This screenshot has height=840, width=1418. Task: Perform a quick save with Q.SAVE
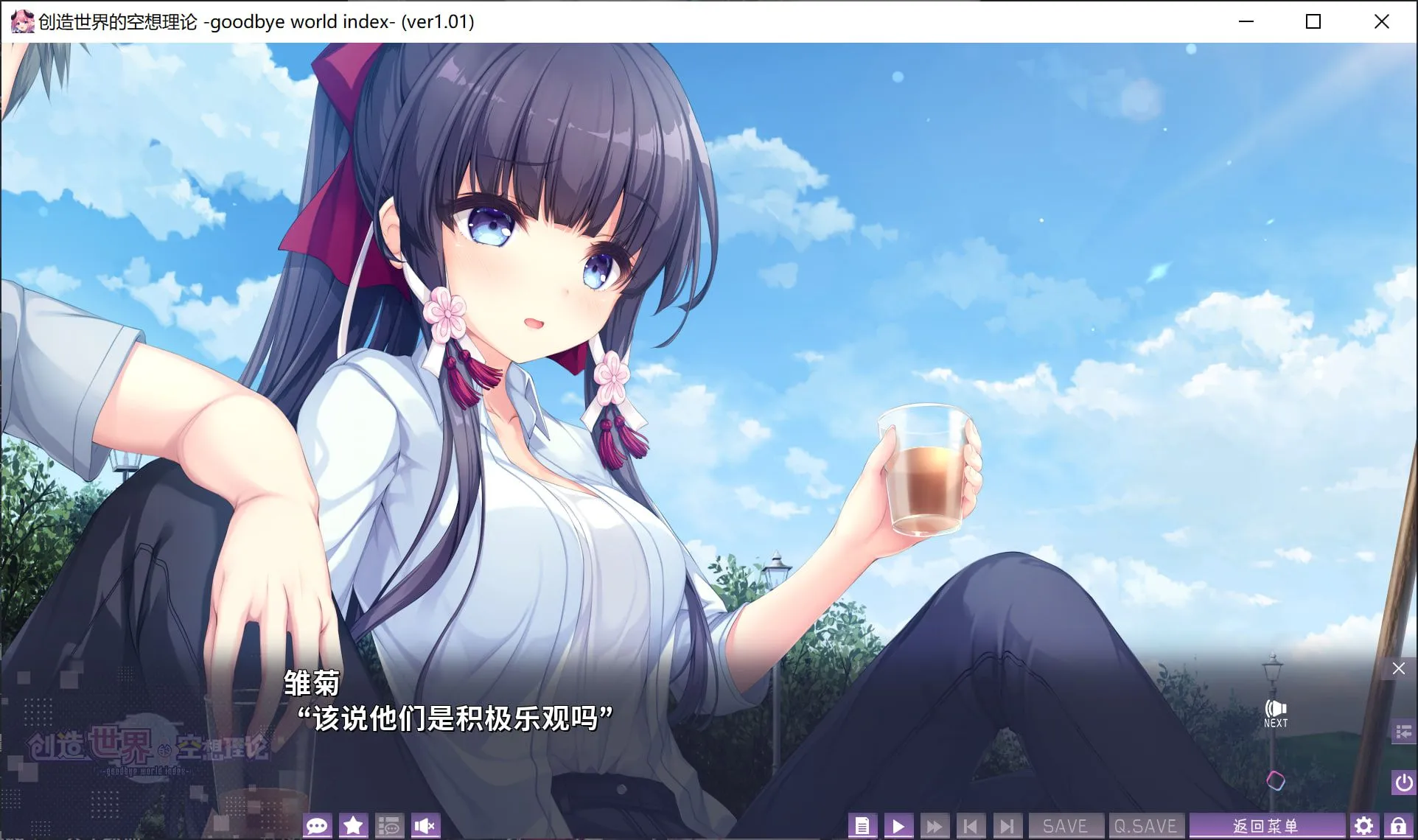tap(1146, 825)
